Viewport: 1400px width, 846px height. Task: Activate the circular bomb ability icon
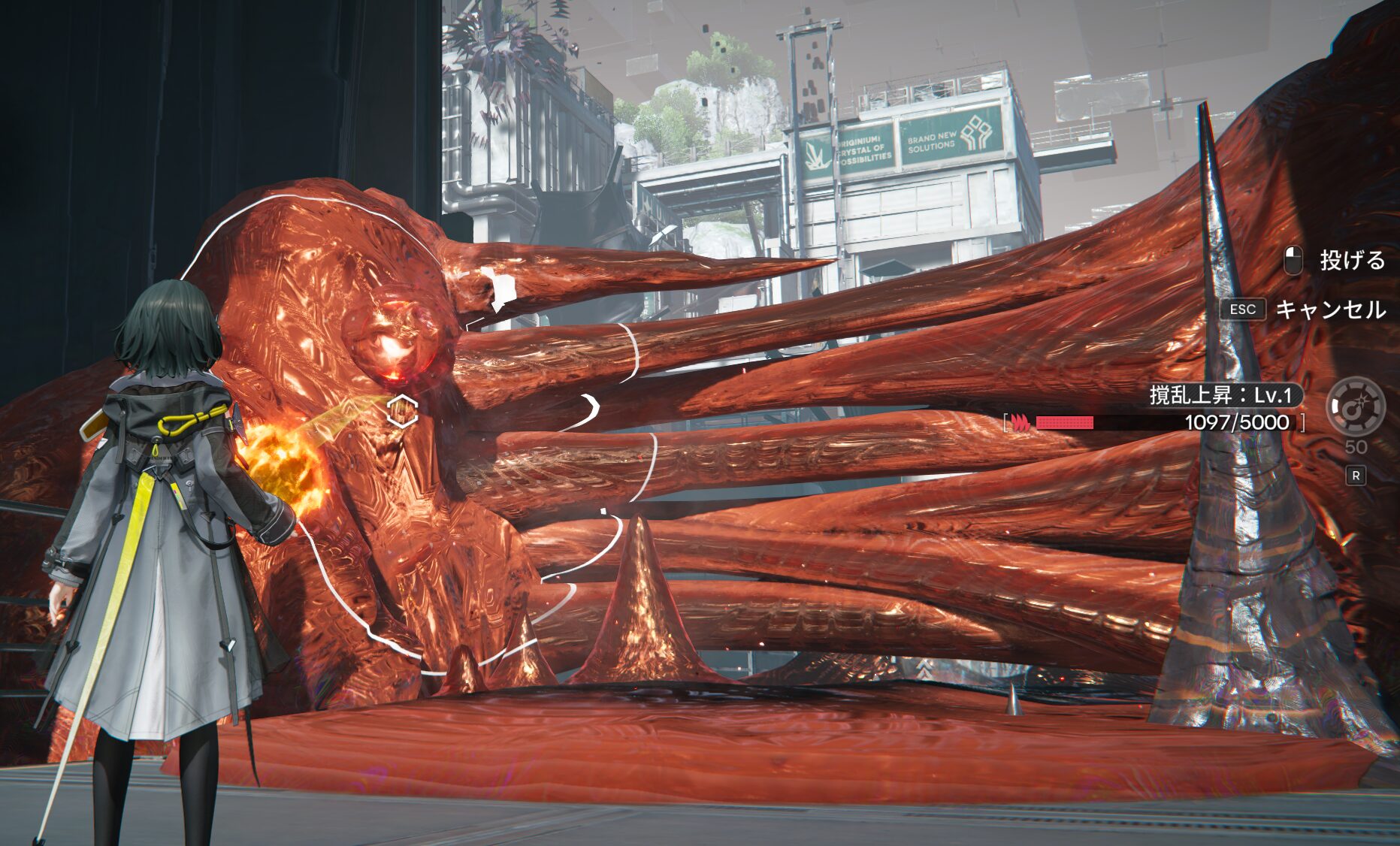1355,406
